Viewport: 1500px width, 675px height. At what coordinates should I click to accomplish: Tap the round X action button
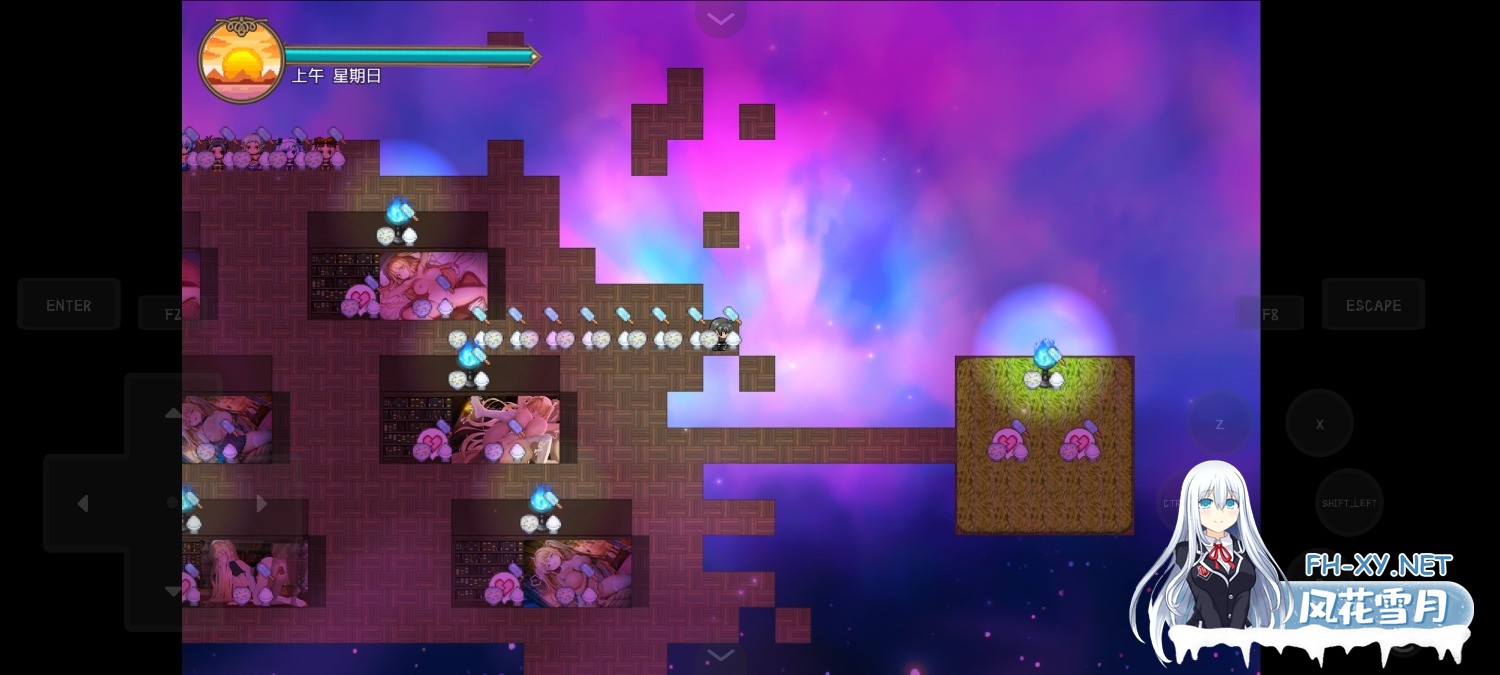1319,424
